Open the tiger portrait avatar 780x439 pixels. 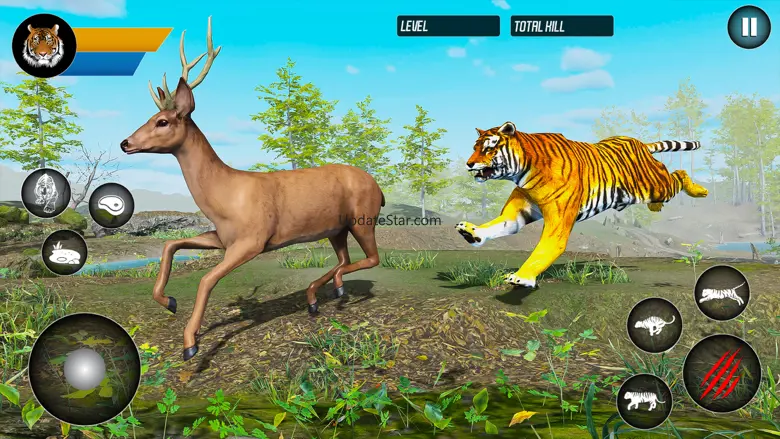point(44,46)
